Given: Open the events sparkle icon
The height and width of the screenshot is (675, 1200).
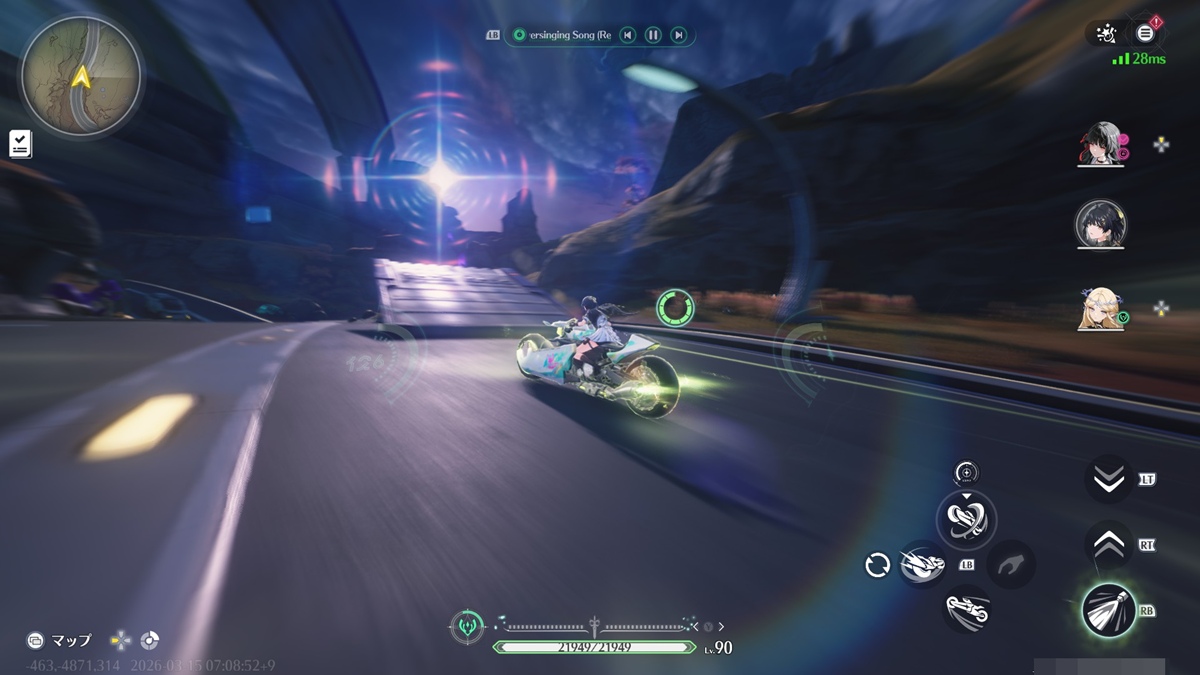Looking at the screenshot, I should (1106, 34).
